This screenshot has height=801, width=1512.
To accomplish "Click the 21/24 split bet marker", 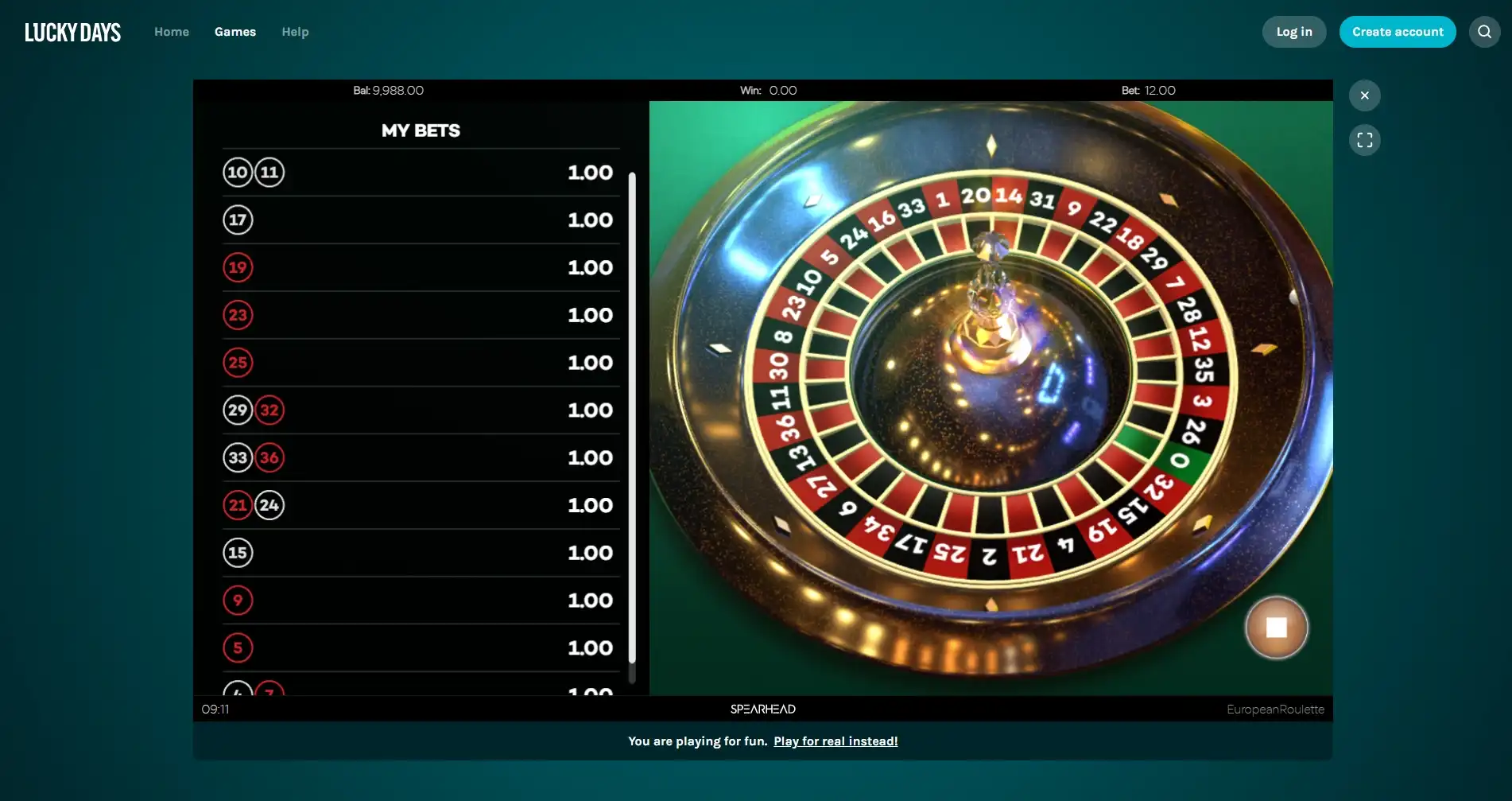I will (x=253, y=505).
